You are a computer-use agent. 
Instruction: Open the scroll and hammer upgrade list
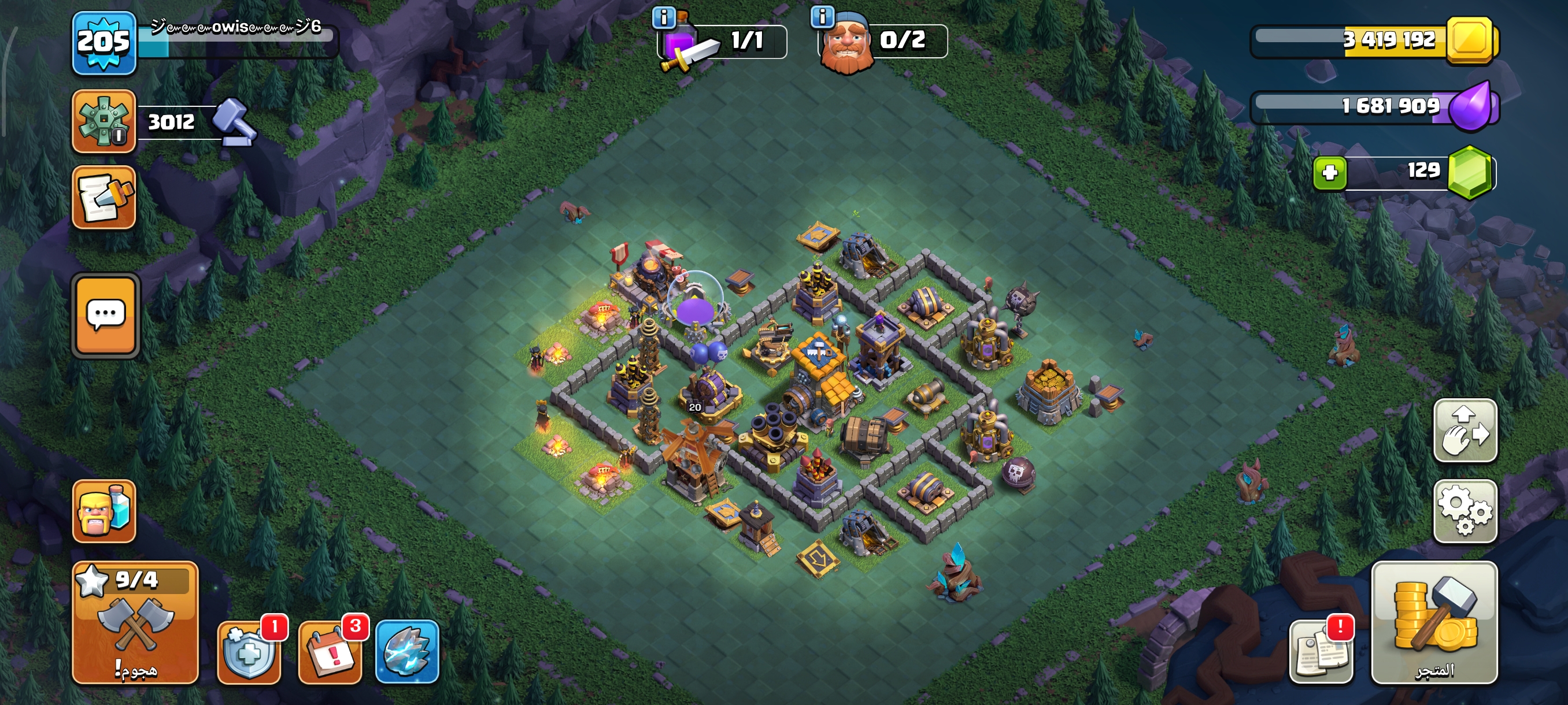pos(103,198)
